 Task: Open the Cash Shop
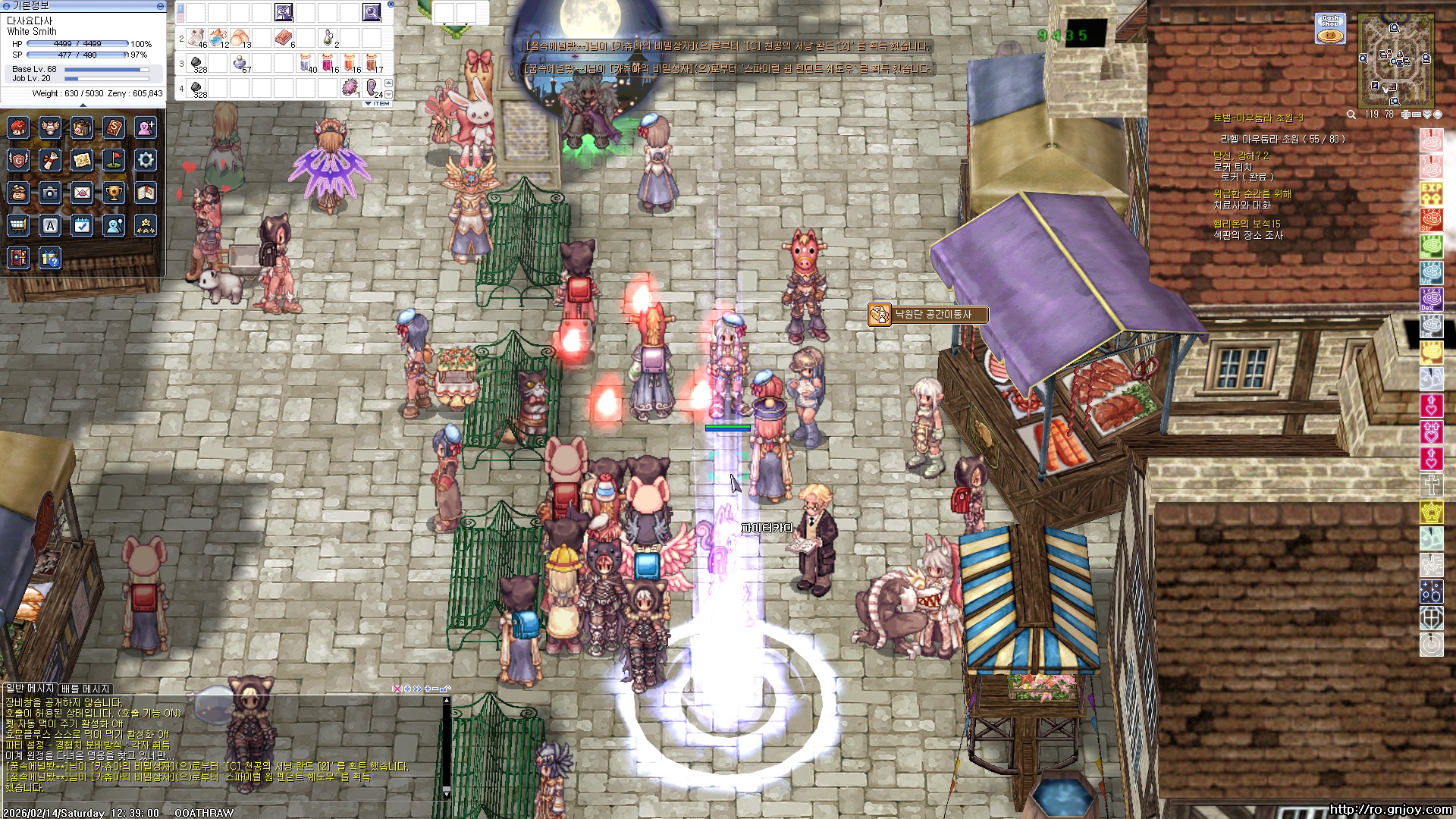[1330, 28]
